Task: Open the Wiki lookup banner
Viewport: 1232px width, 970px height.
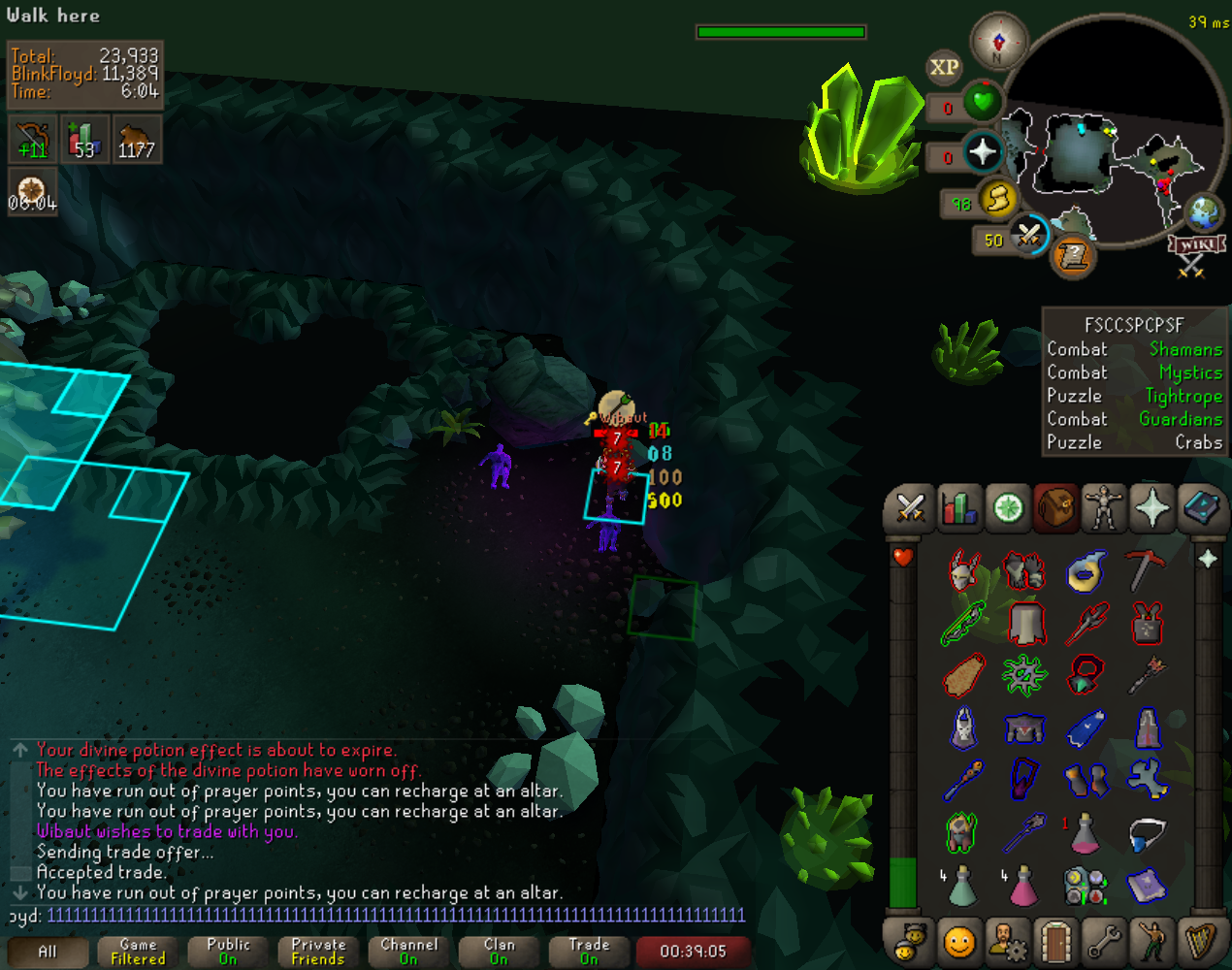Action: click(1197, 243)
